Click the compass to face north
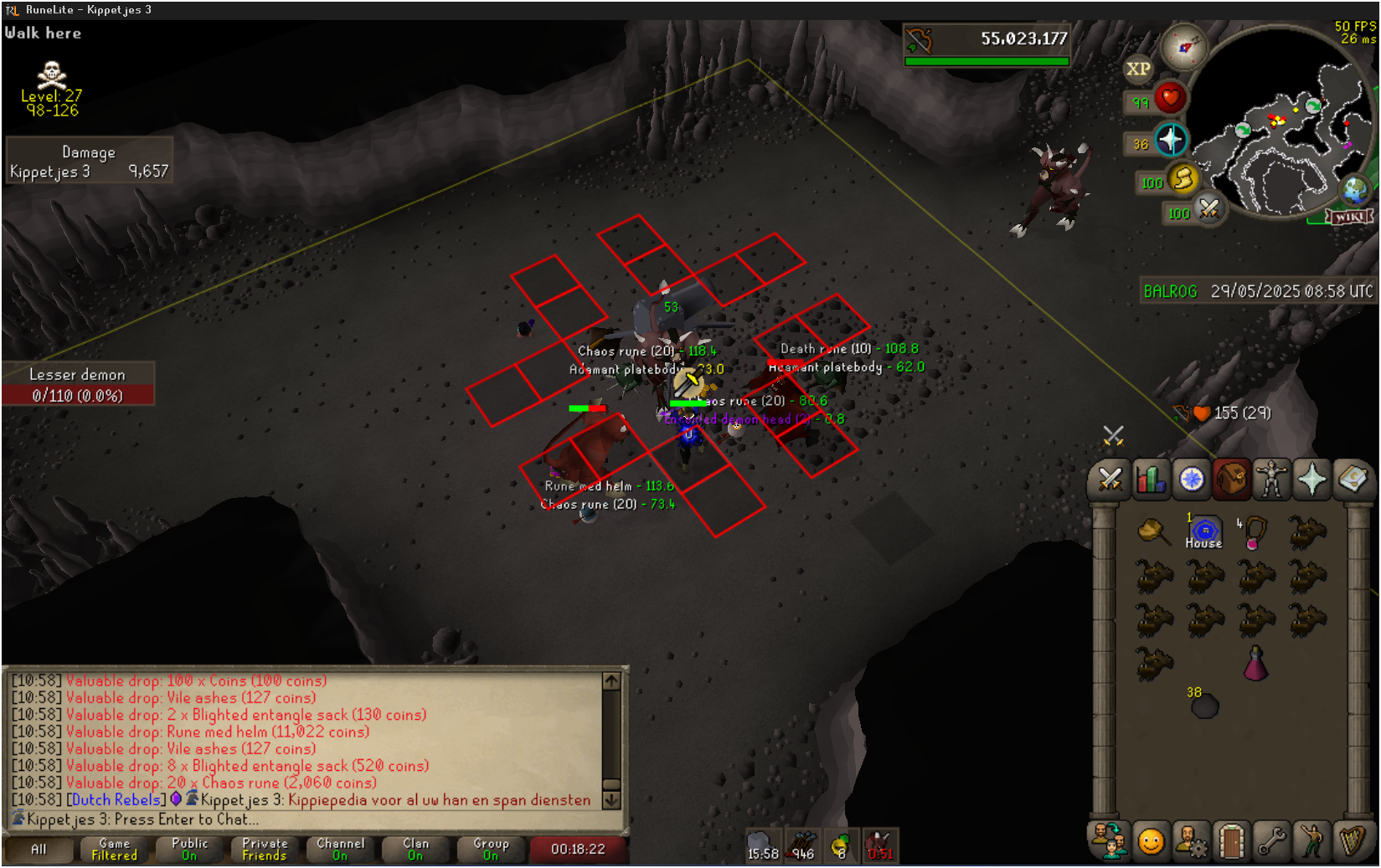The image size is (1381, 868). coord(1183,48)
